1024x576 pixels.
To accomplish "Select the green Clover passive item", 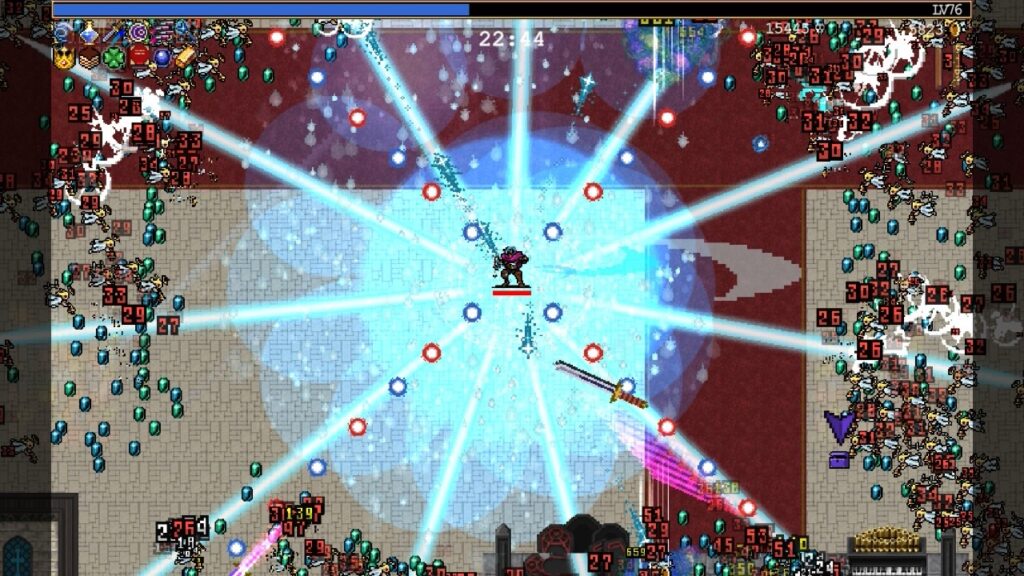I will click(x=113, y=57).
